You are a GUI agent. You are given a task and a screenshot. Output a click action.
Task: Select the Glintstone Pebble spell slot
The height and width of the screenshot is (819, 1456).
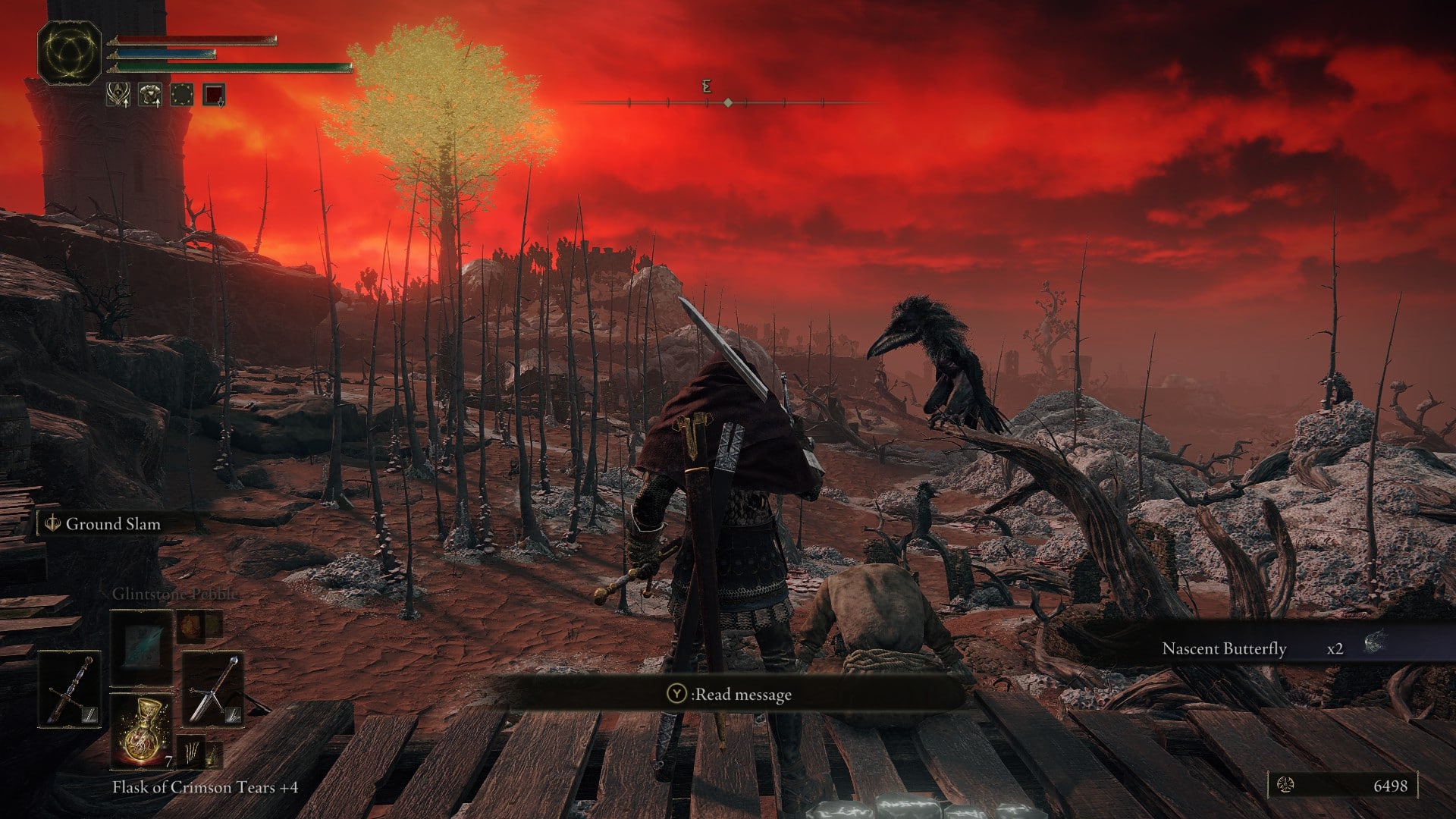(x=142, y=646)
